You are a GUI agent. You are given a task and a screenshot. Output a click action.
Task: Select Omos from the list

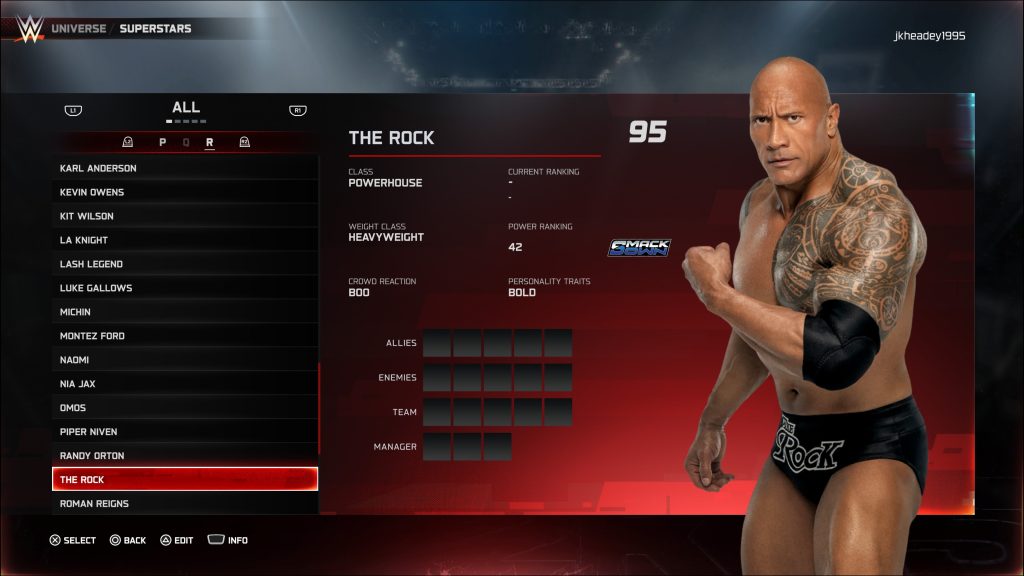click(185, 408)
